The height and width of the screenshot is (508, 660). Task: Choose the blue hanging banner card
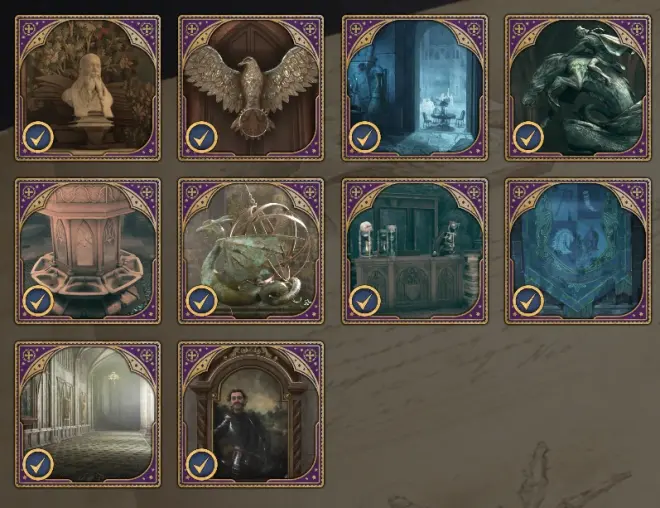[577, 251]
